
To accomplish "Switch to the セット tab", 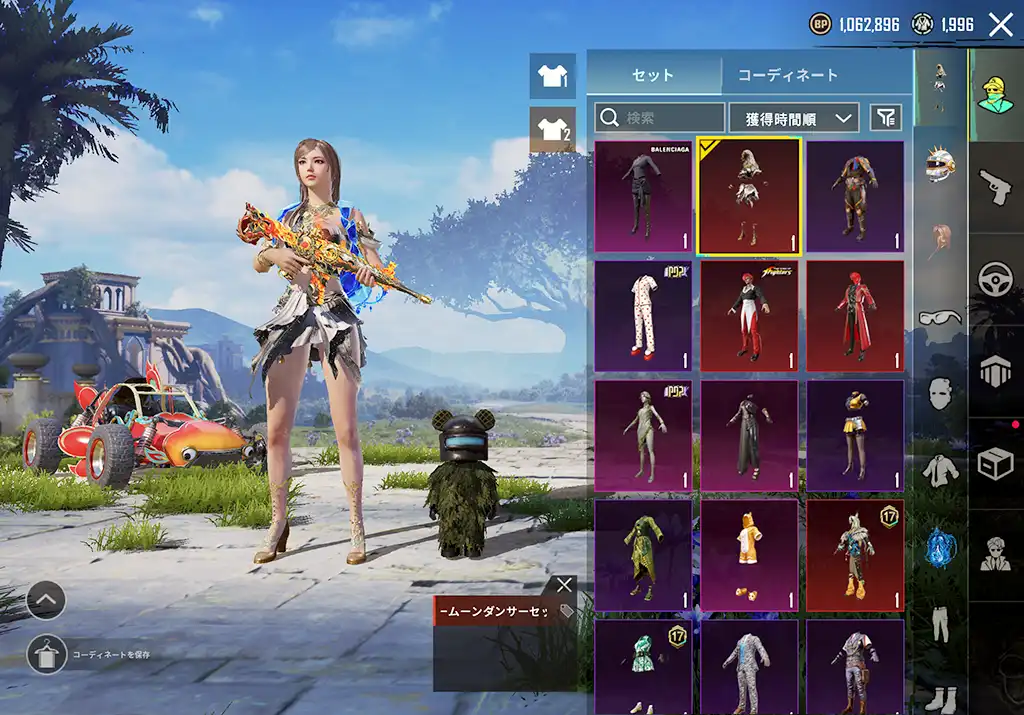I will [653, 75].
